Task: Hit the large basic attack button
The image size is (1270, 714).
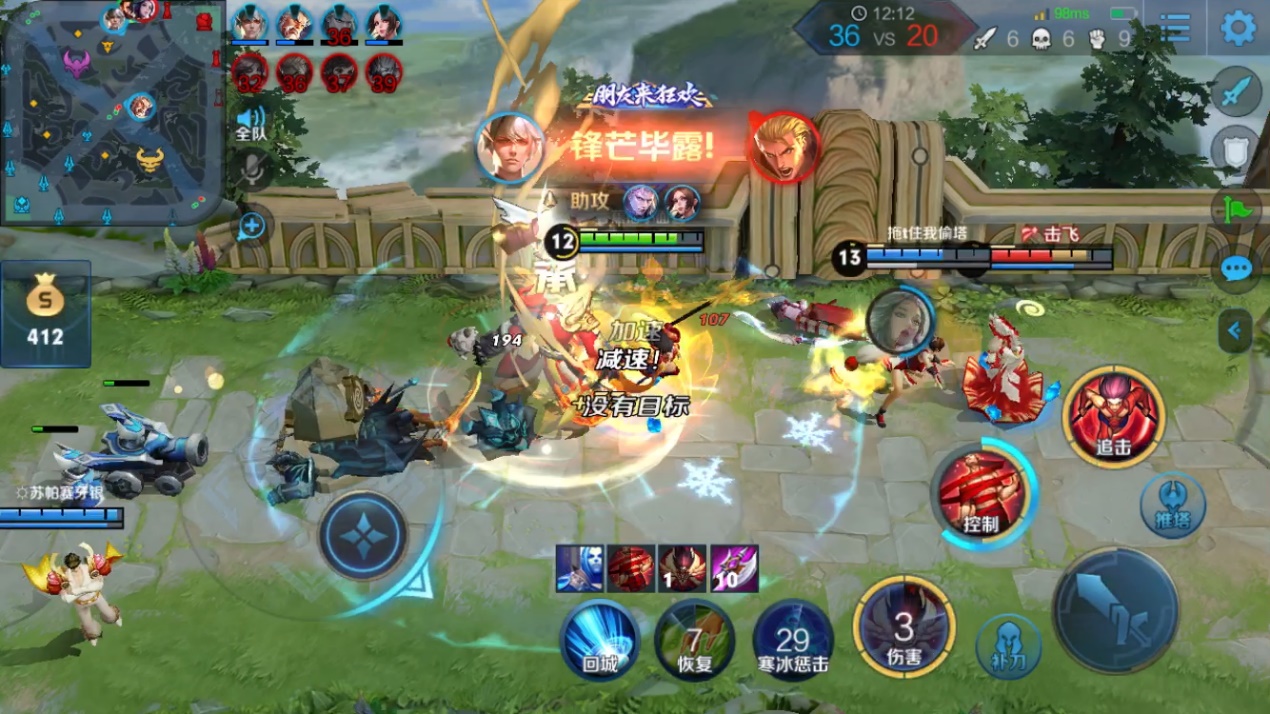Action: pos(1116,609)
